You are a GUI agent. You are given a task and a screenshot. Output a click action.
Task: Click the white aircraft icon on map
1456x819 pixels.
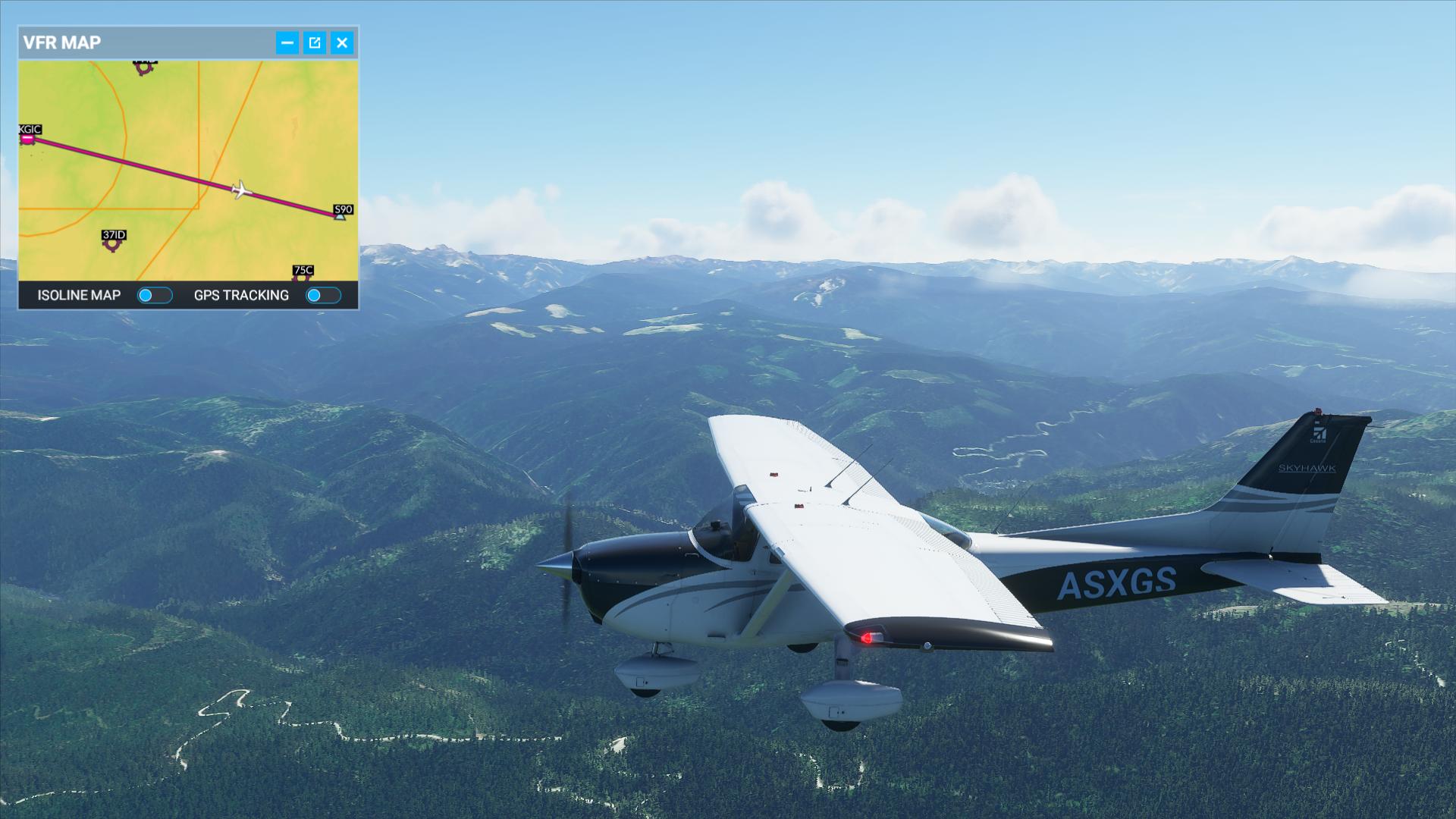241,189
